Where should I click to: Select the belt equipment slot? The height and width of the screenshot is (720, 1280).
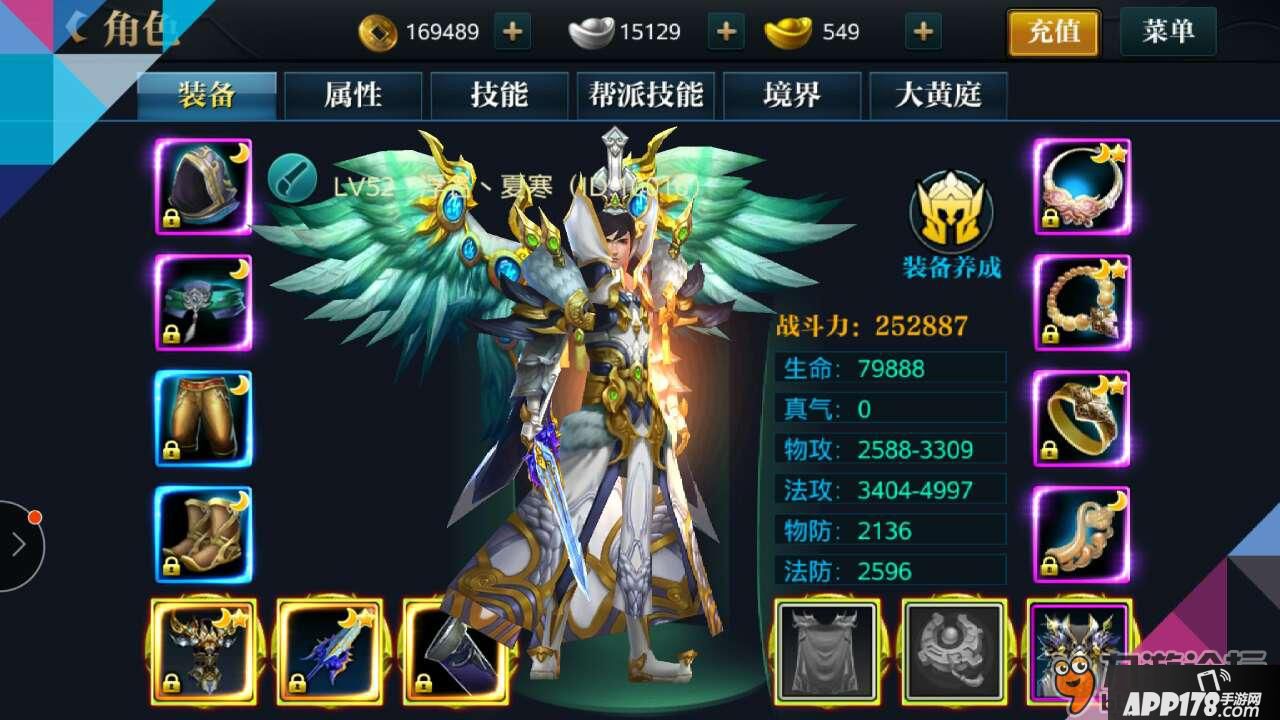click(204, 303)
